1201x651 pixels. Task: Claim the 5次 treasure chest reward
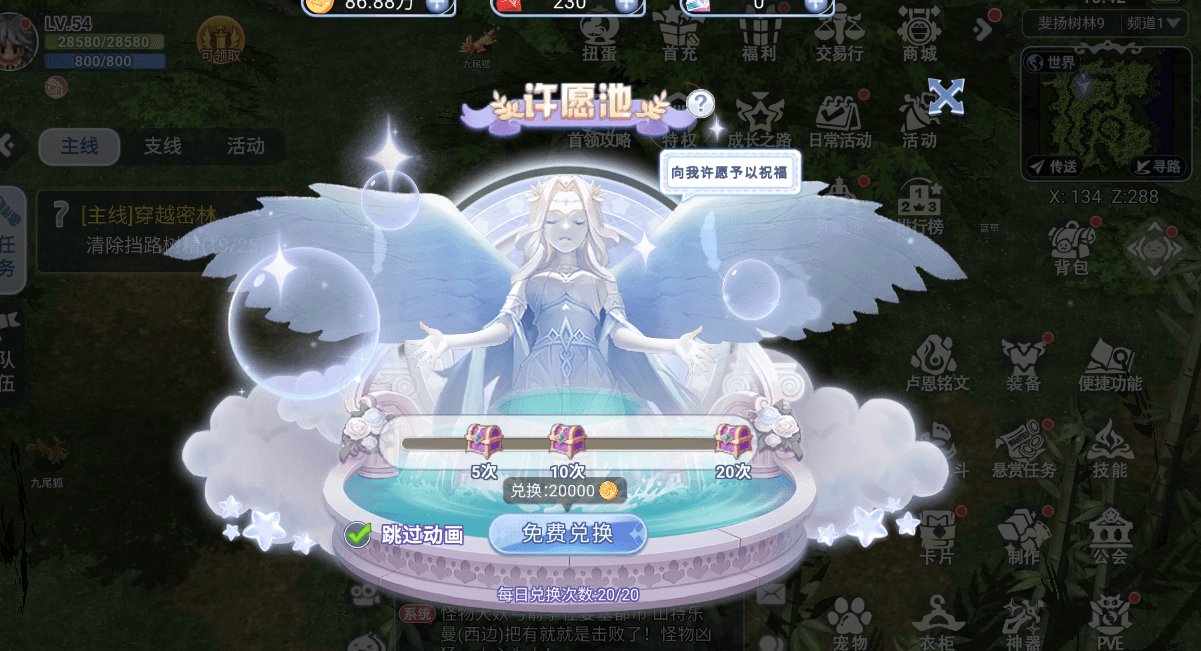click(x=484, y=441)
